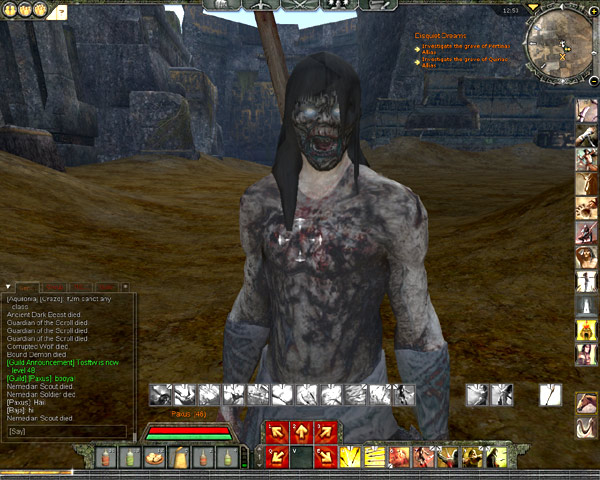Trigger the upper-right diagonal attack arrow
The image size is (600, 480).
(325, 433)
